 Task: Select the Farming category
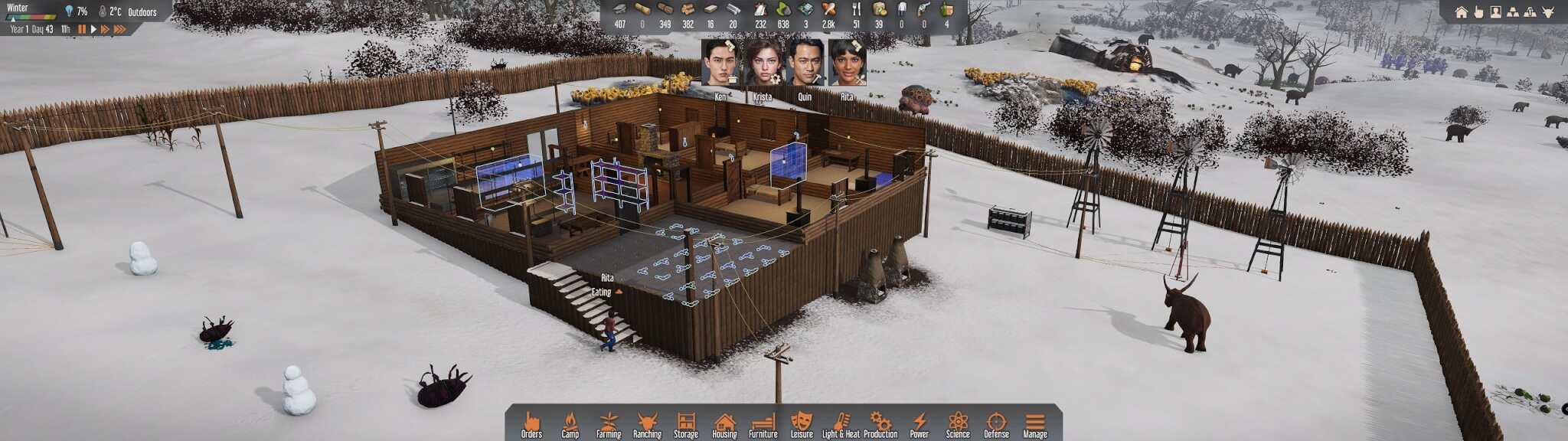coord(609,424)
